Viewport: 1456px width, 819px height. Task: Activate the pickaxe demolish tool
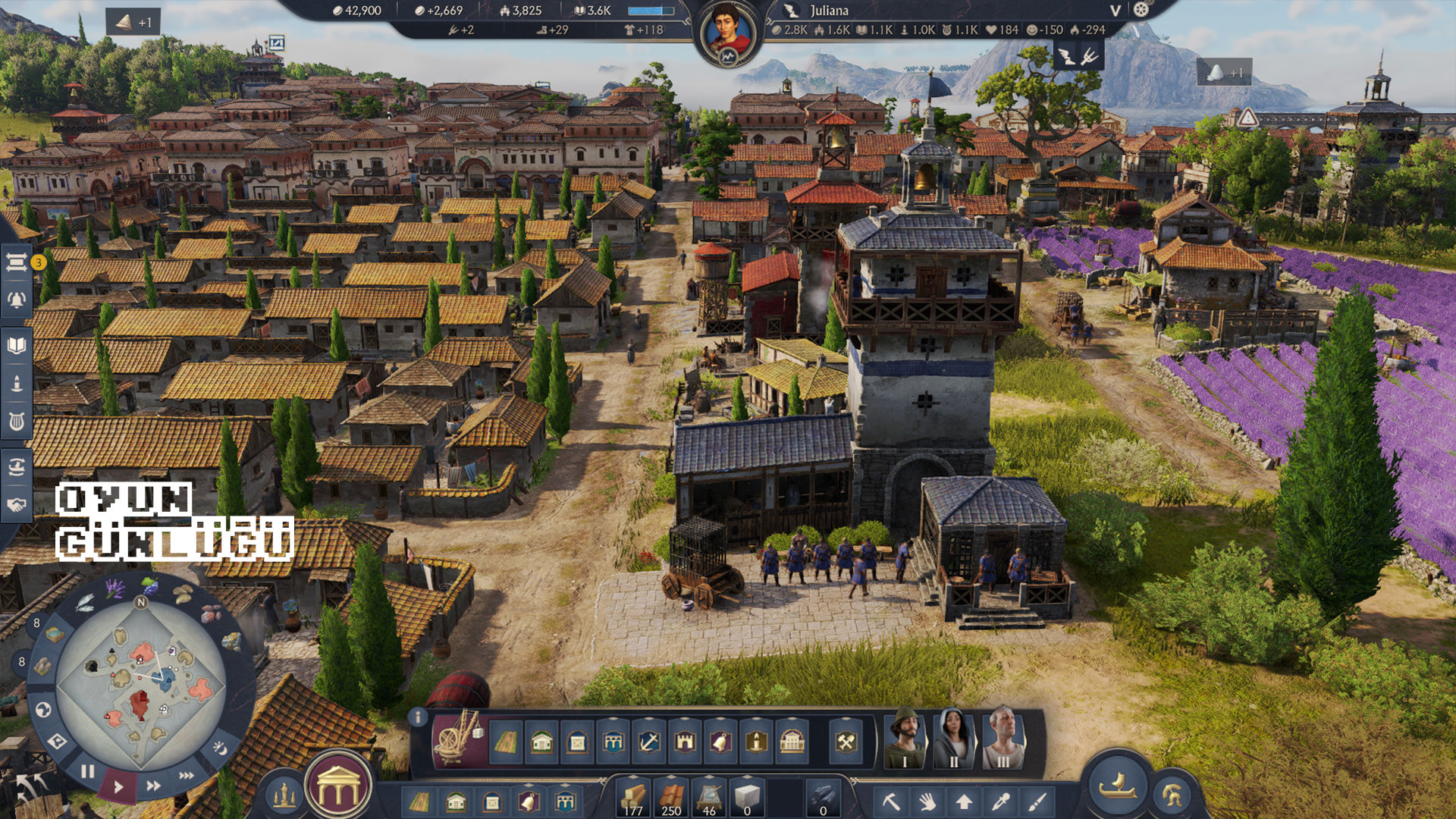[891, 801]
